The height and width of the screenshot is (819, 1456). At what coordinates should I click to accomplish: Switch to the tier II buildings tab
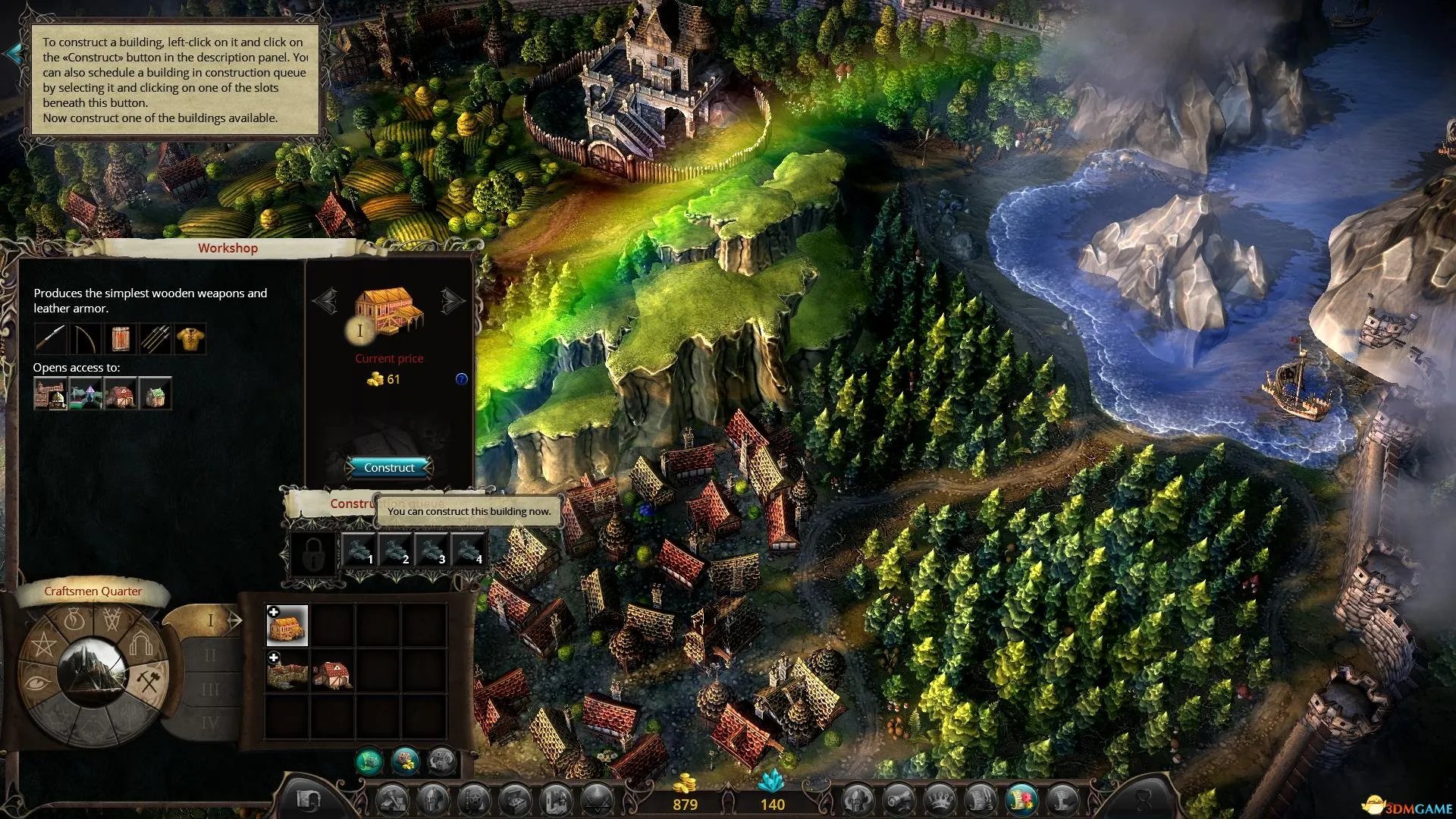[210, 655]
